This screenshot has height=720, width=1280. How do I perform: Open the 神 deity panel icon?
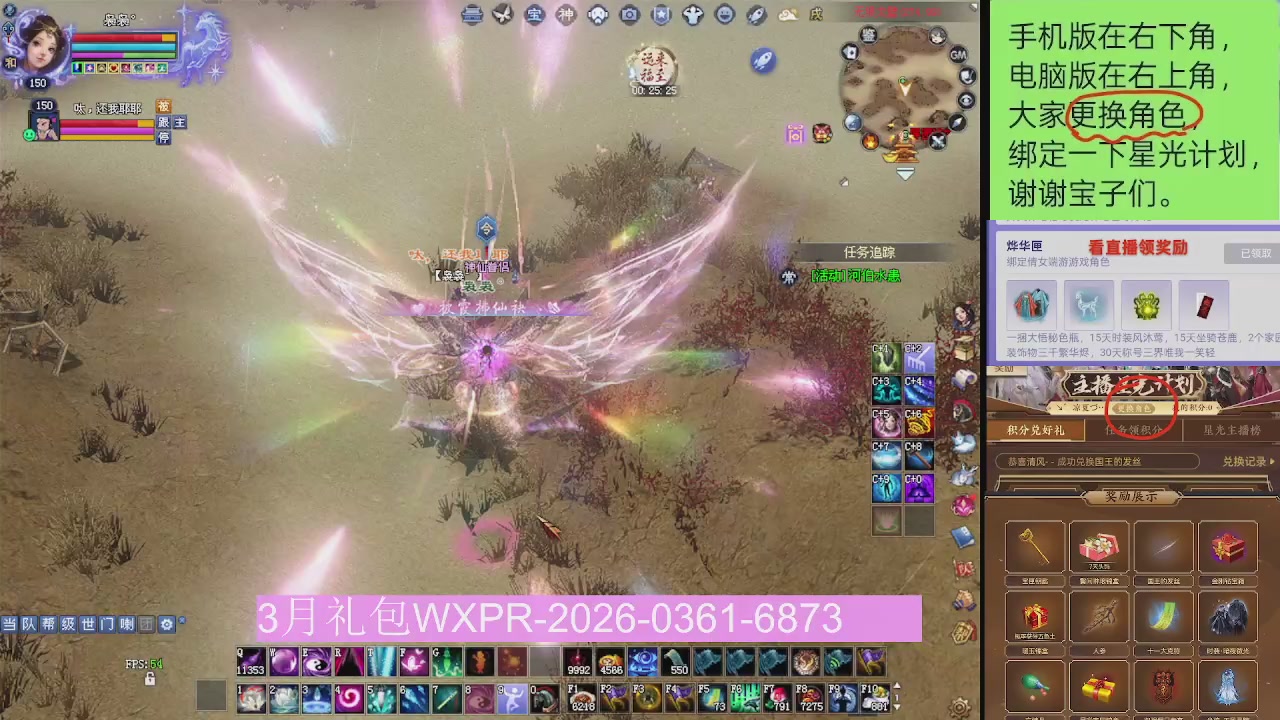(565, 15)
